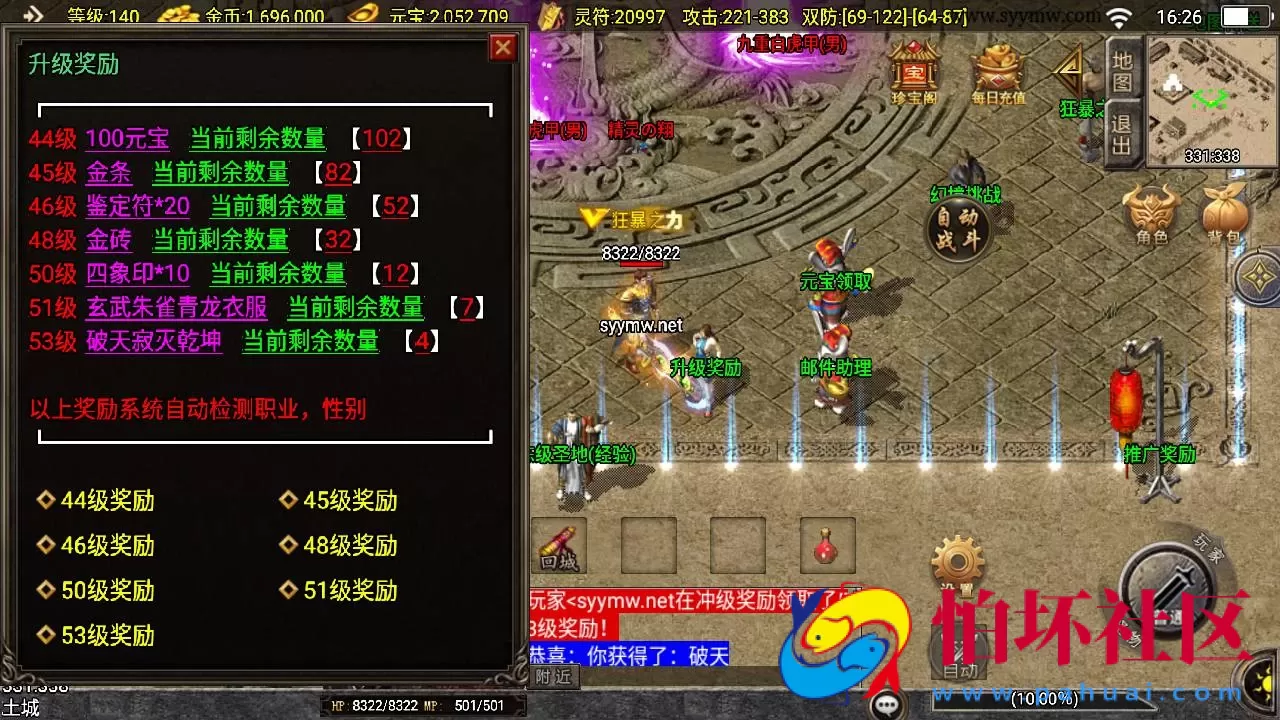This screenshot has width=1280, height=720.
Task: Open the 100元宝 reward link
Action: tap(128, 139)
